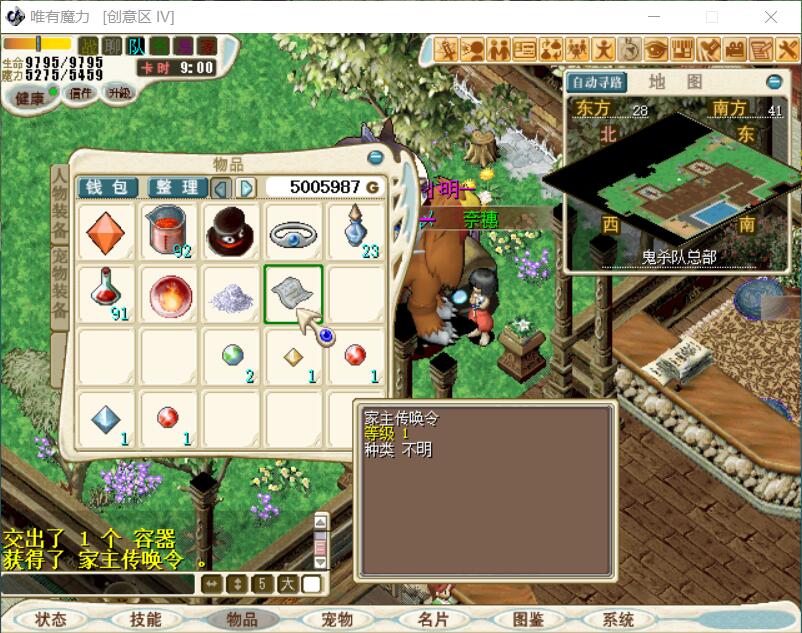Select the orange crystal item slot
The height and width of the screenshot is (633, 802).
click(105, 232)
